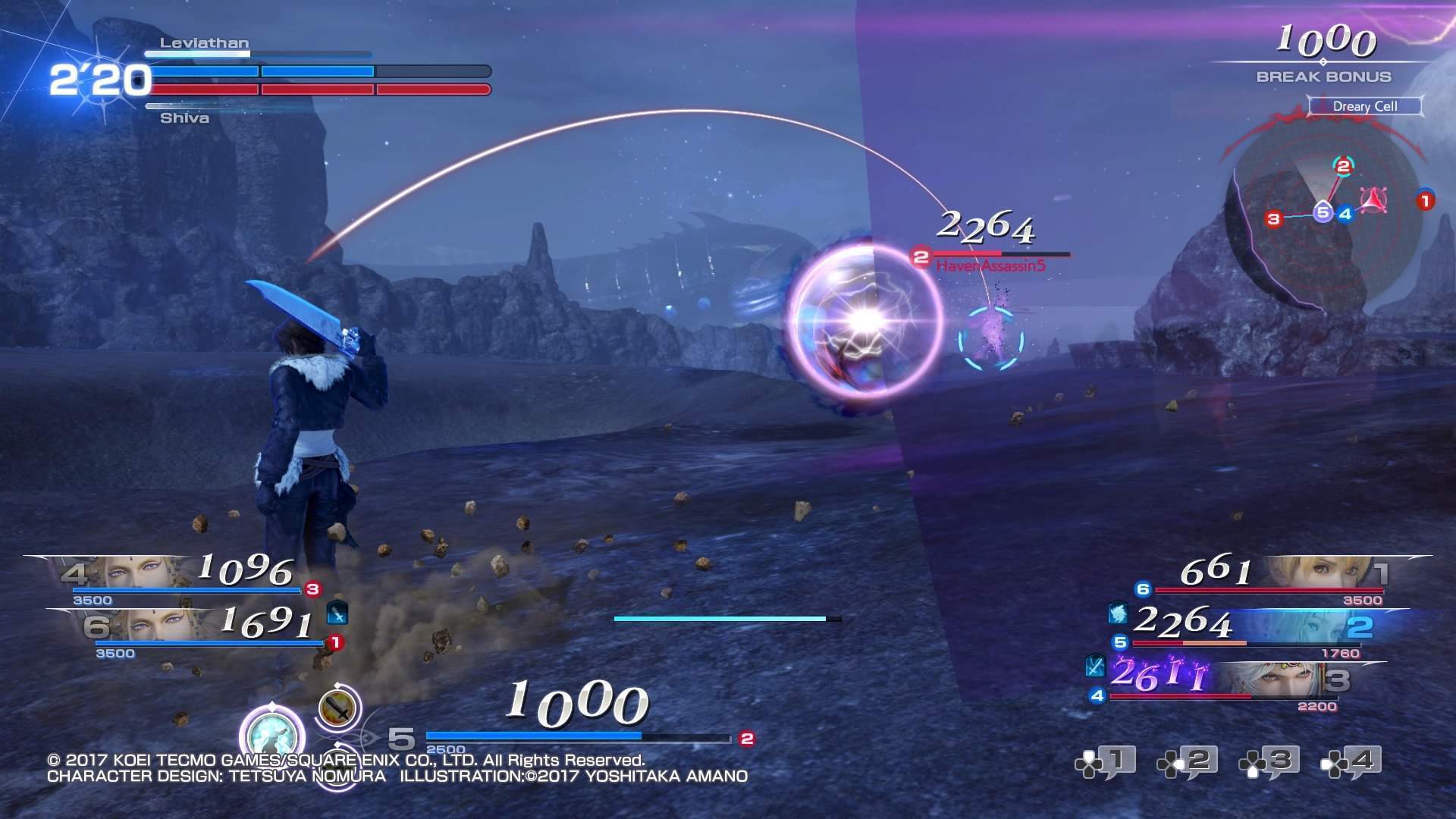The height and width of the screenshot is (819, 1456).
Task: Open chat message preset 4 bubble
Action: (x=1351, y=762)
